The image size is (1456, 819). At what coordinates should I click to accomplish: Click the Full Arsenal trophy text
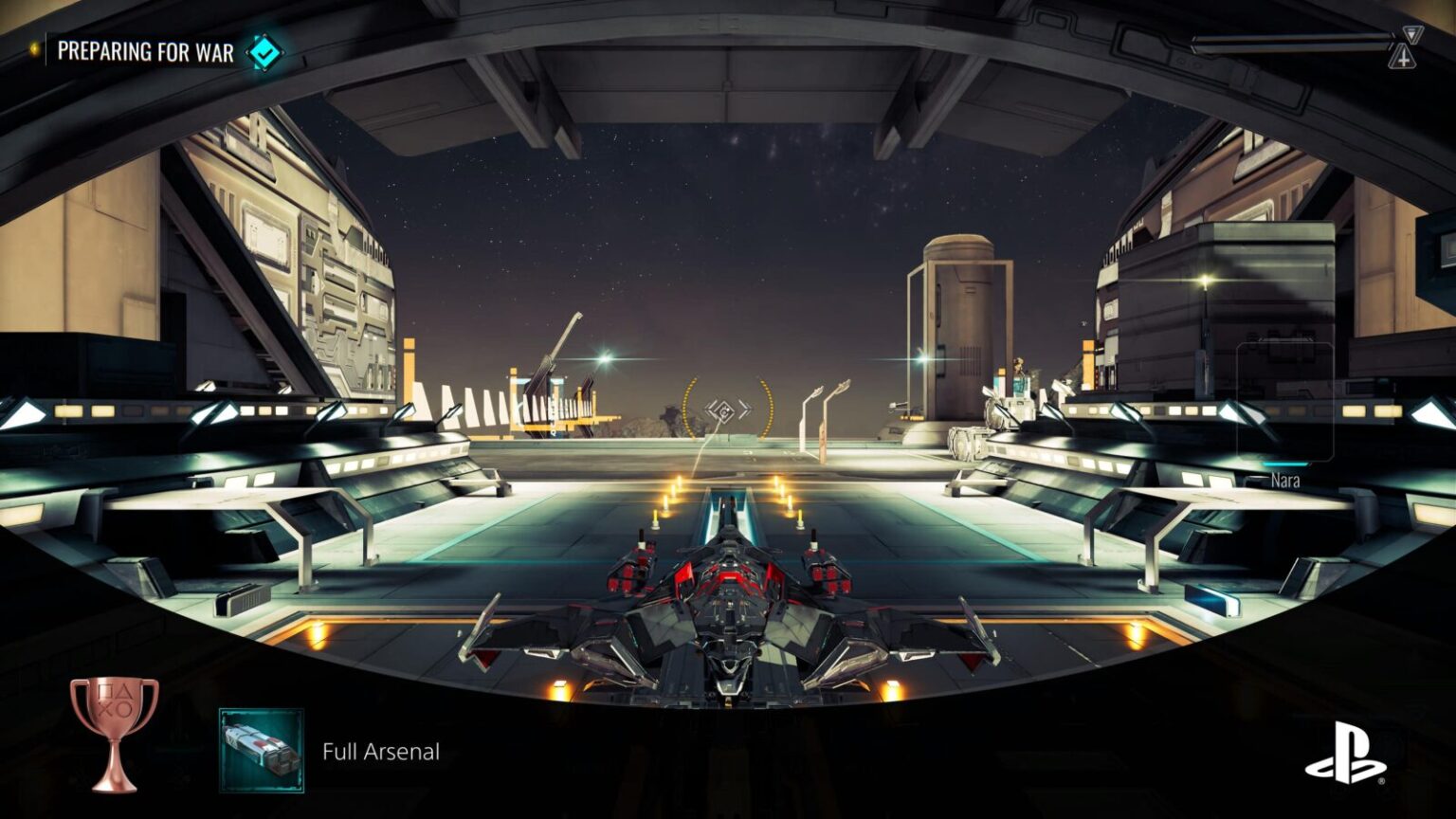click(381, 752)
